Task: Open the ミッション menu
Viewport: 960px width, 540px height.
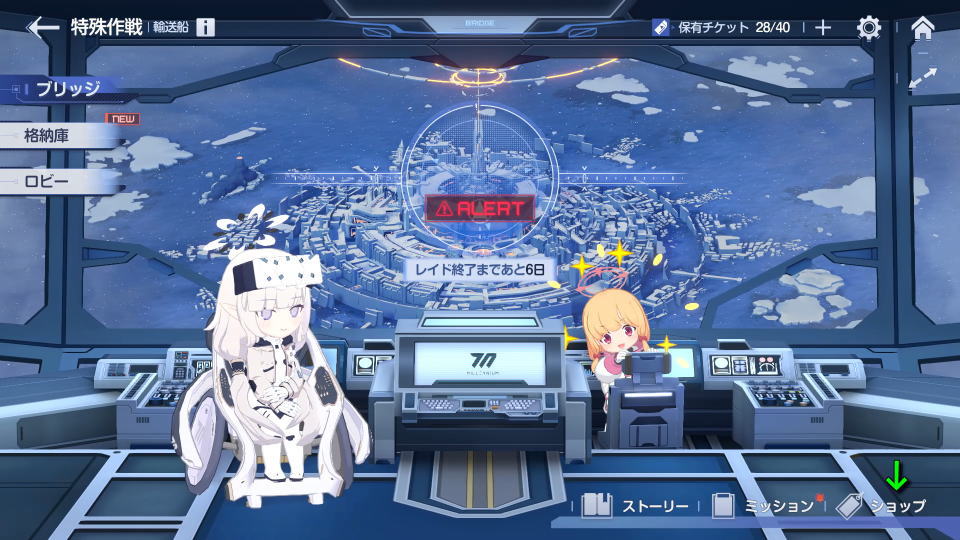Action: (x=764, y=506)
